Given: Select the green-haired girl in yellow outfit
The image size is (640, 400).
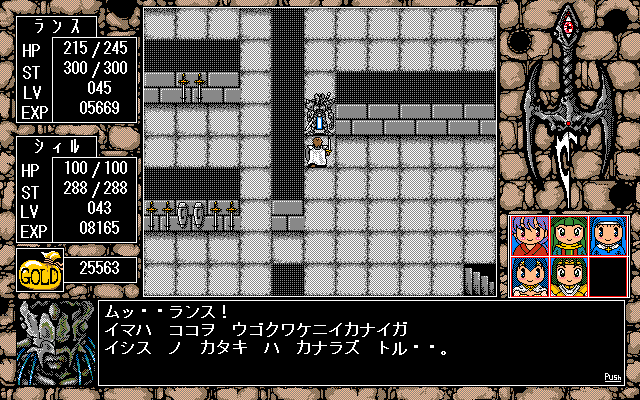Looking at the screenshot, I should tap(568, 276).
